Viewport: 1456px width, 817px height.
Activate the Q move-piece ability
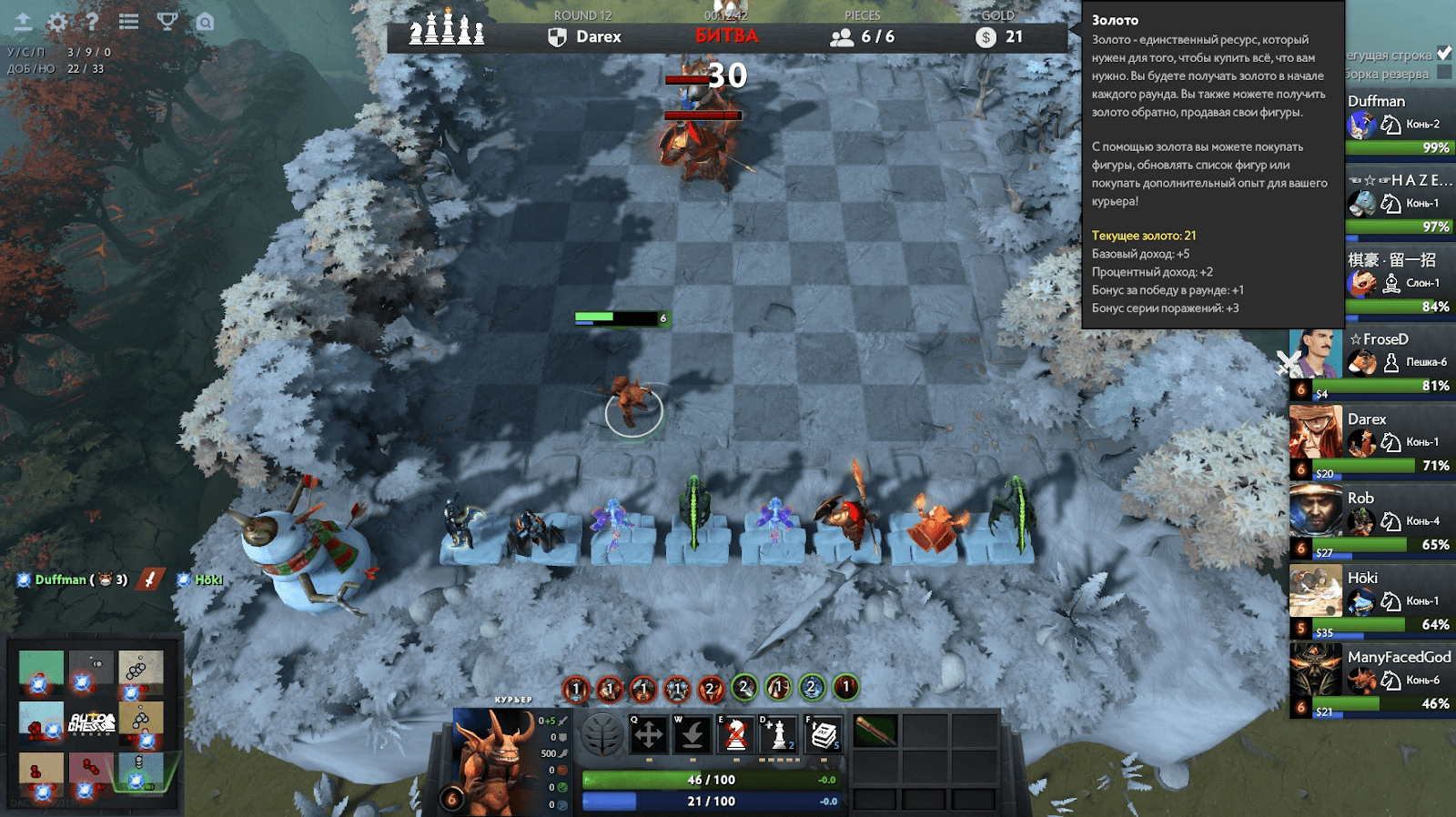click(x=648, y=734)
